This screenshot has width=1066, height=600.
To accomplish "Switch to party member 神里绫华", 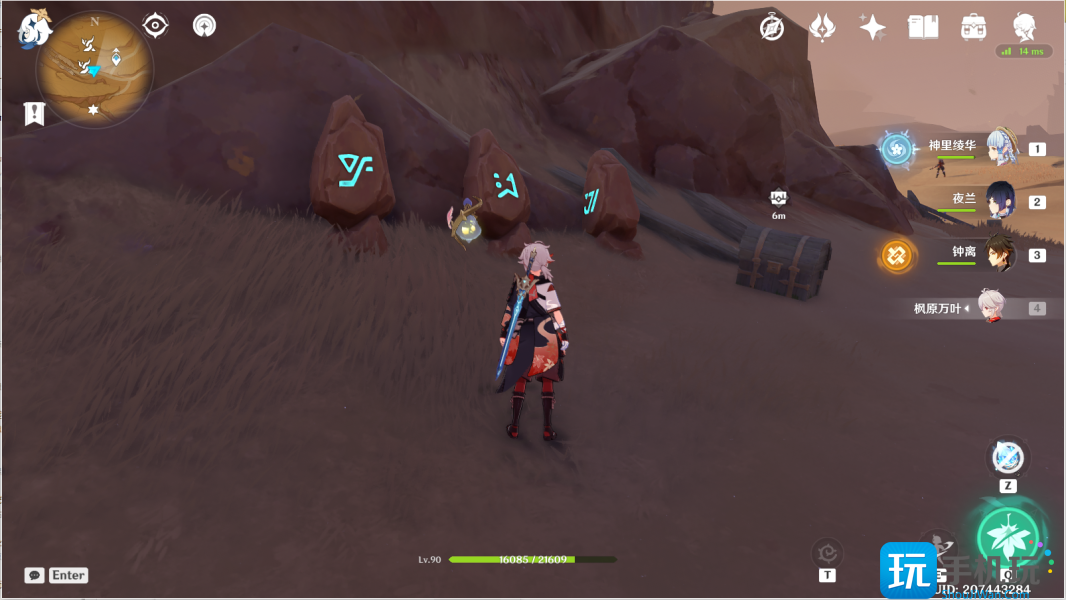I will click(1000, 148).
